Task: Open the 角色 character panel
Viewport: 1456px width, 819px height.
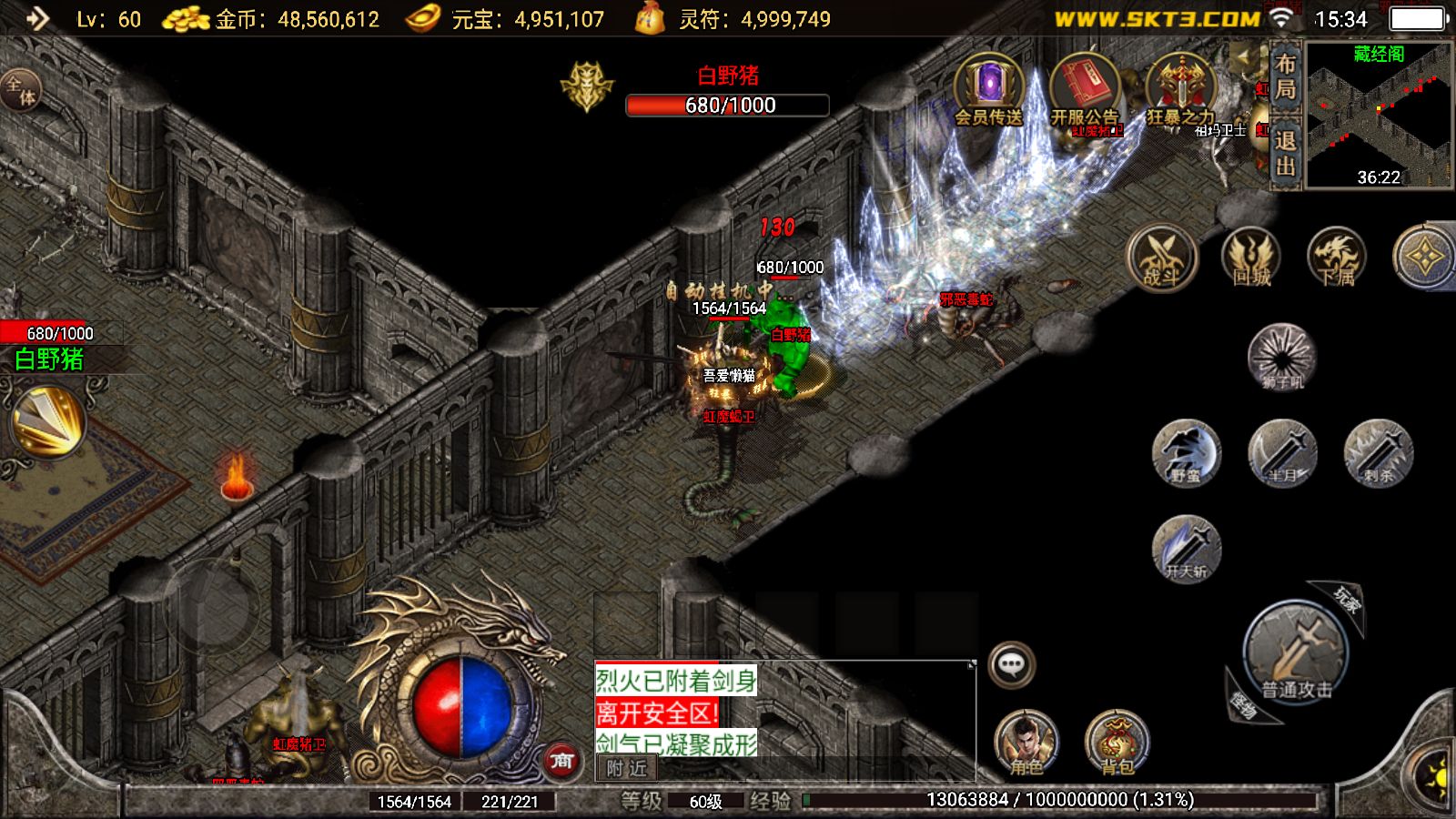Action: 1026,743
